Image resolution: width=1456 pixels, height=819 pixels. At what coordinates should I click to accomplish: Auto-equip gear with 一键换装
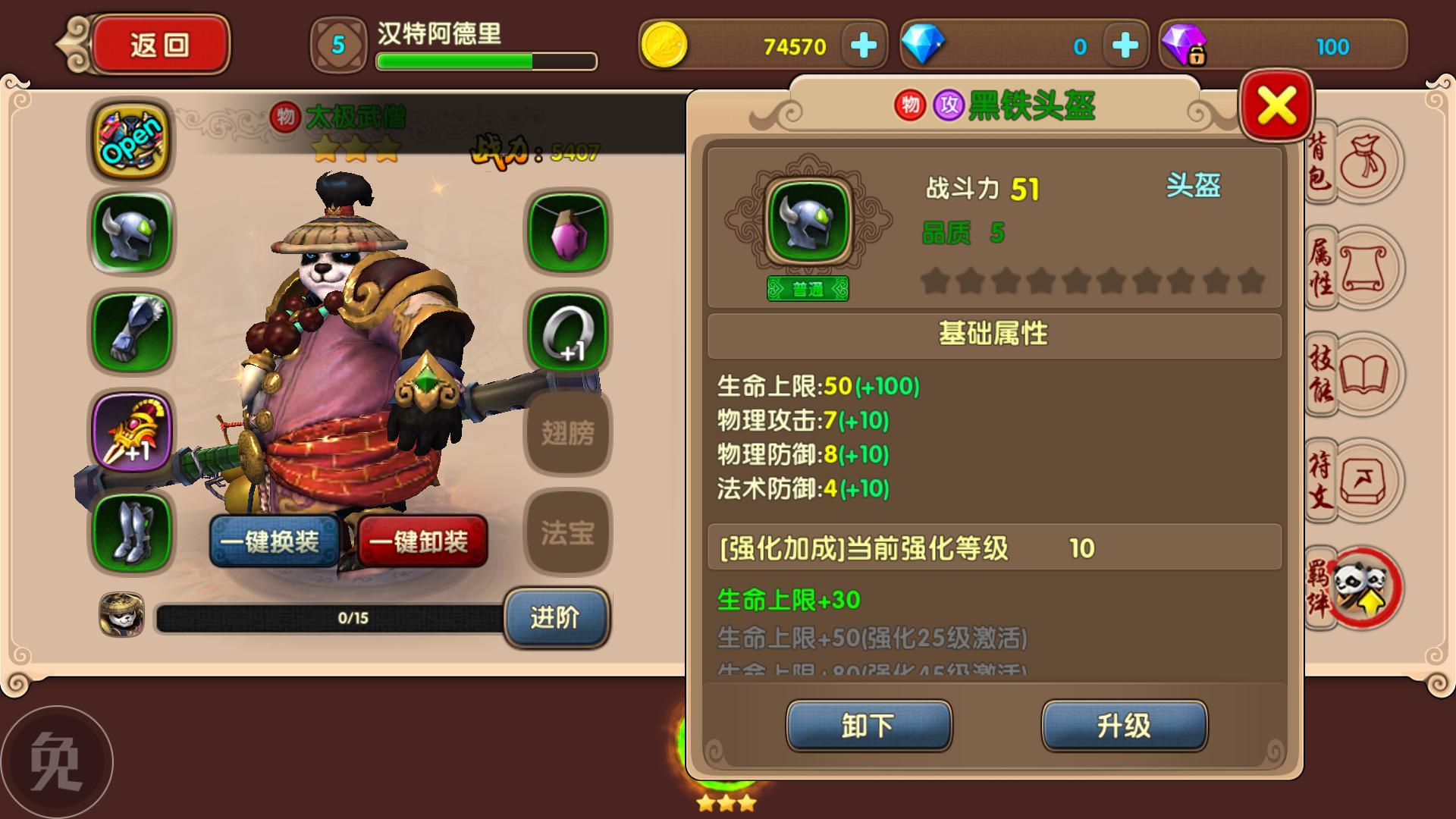tap(274, 541)
